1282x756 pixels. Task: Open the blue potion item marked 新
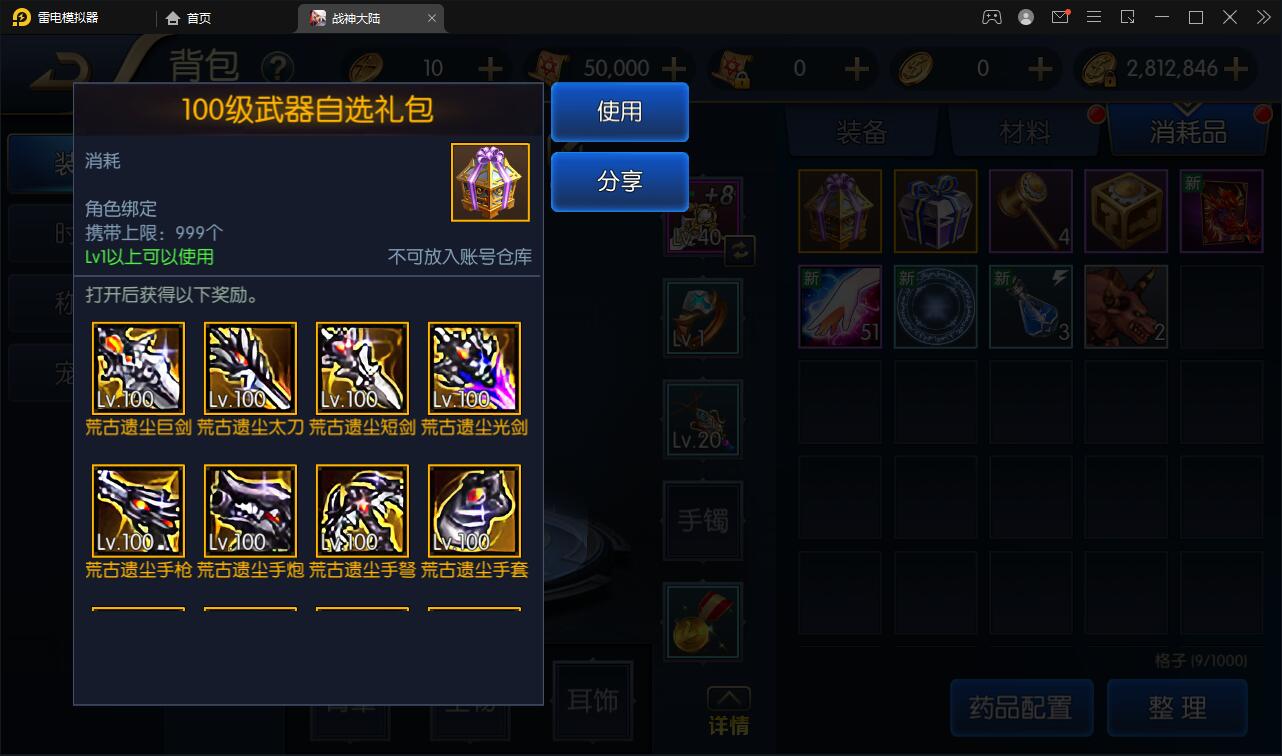(1030, 307)
